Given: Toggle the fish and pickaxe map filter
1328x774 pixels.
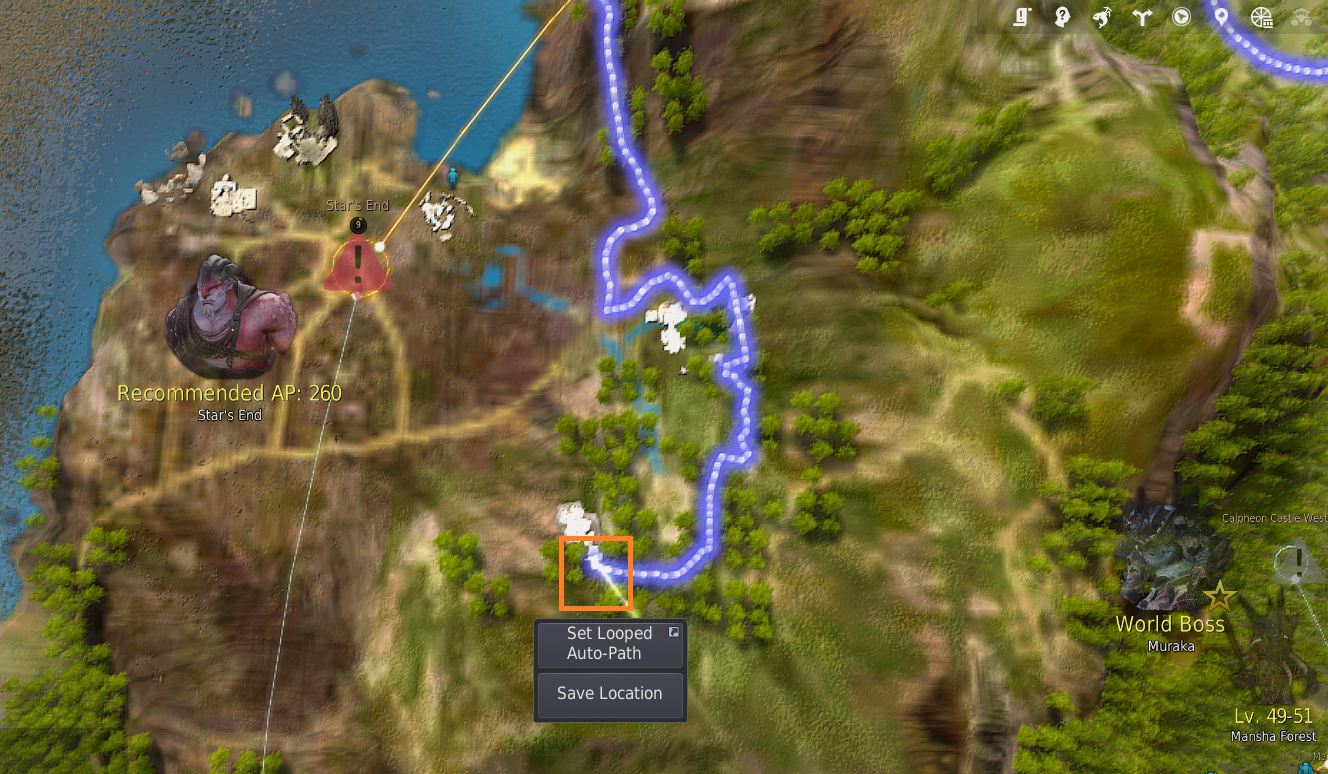Looking at the screenshot, I should (1102, 17).
